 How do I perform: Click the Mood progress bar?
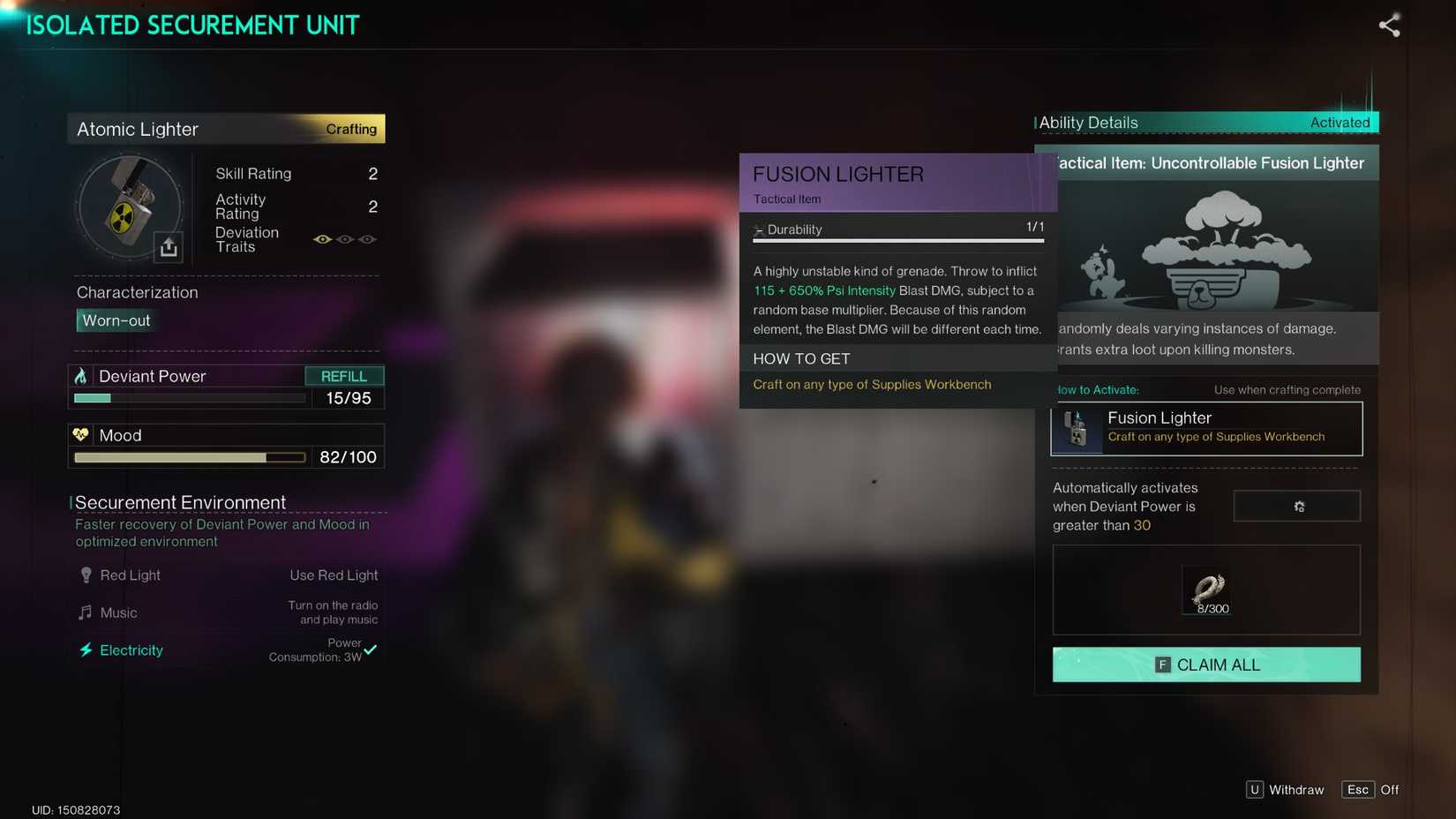click(189, 457)
